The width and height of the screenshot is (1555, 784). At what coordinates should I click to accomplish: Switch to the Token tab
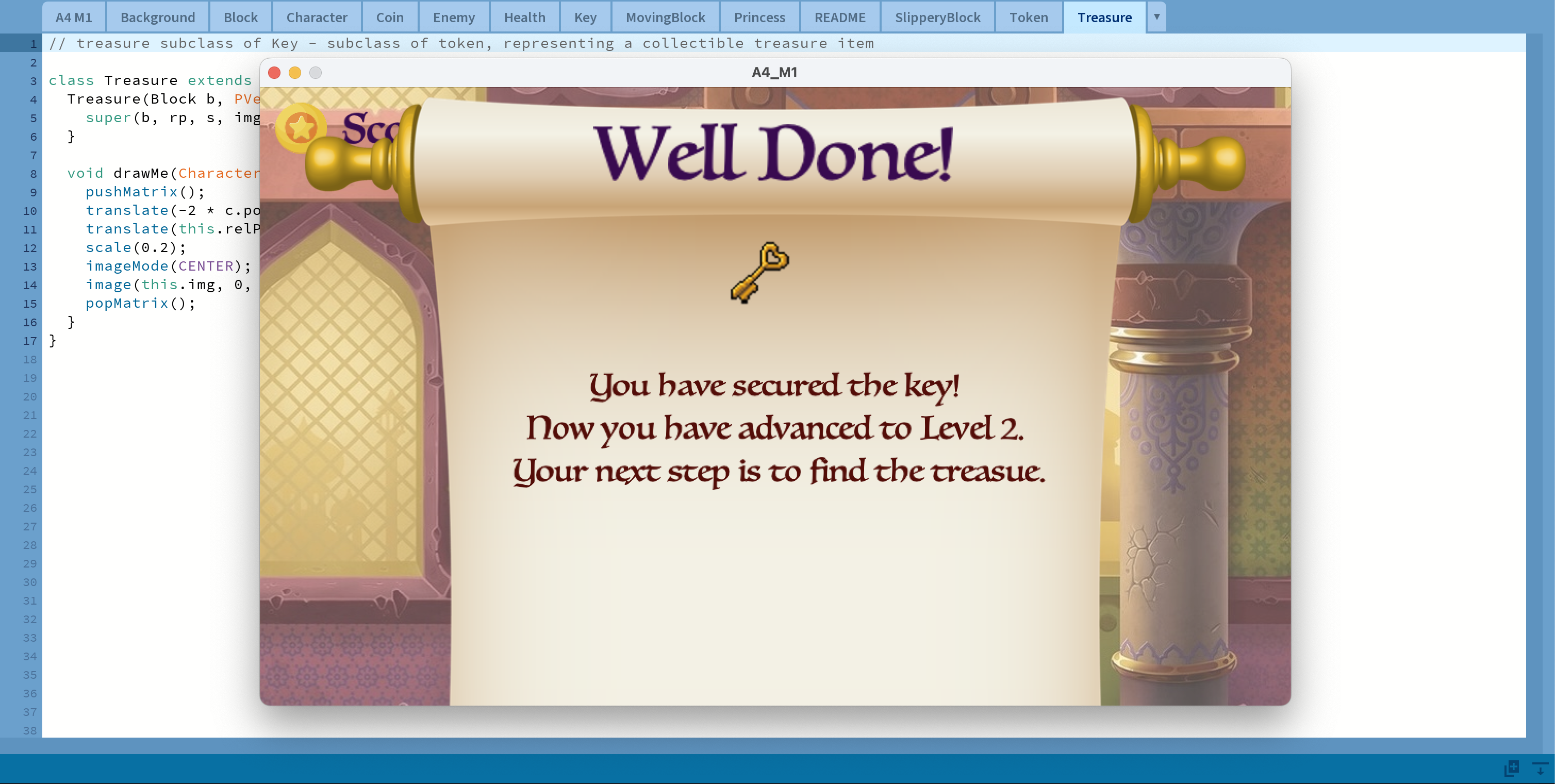pyautogui.click(x=1029, y=17)
